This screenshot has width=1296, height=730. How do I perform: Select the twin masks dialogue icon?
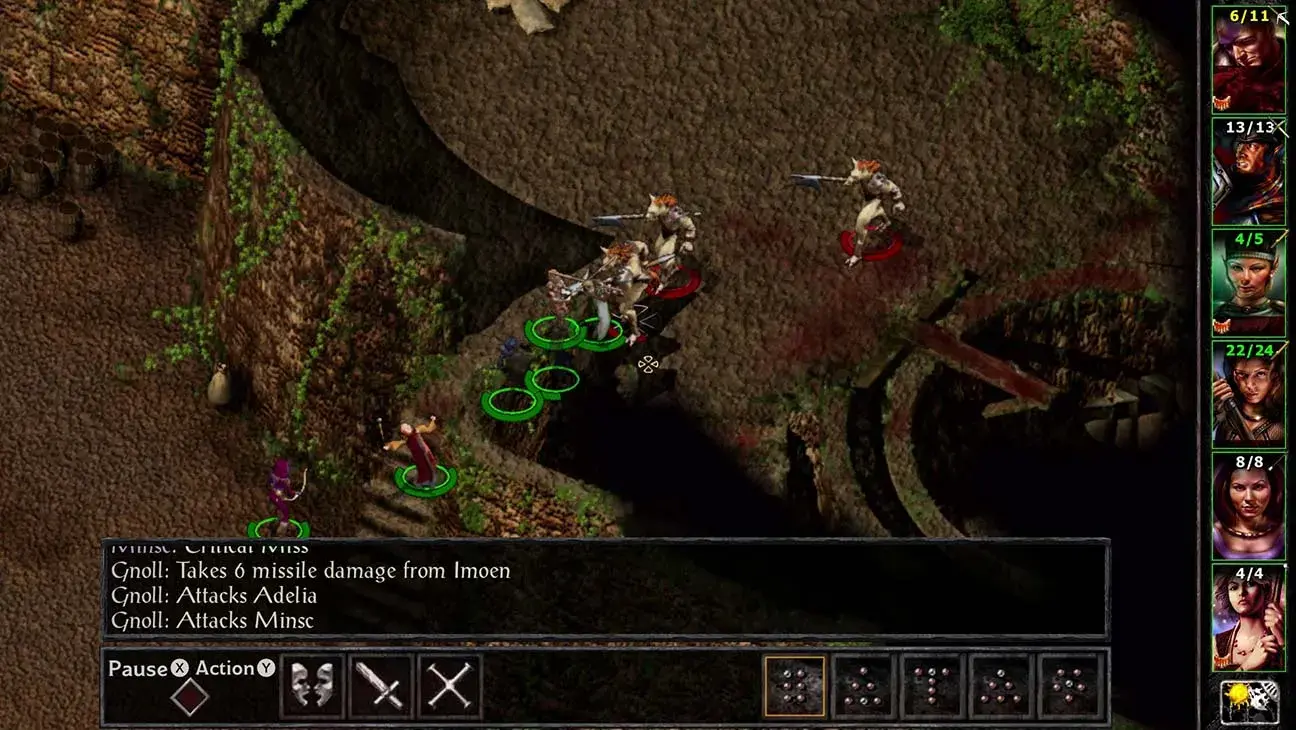(x=310, y=687)
